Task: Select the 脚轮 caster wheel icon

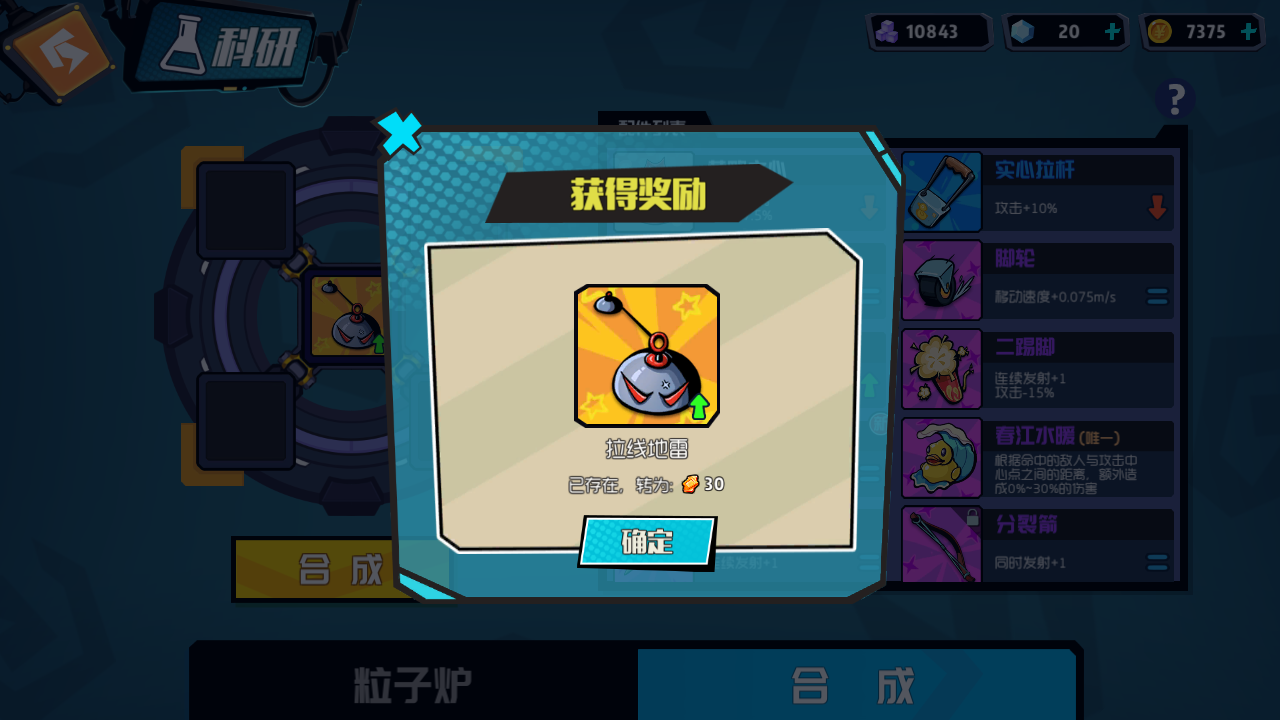Action: pyautogui.click(x=941, y=280)
